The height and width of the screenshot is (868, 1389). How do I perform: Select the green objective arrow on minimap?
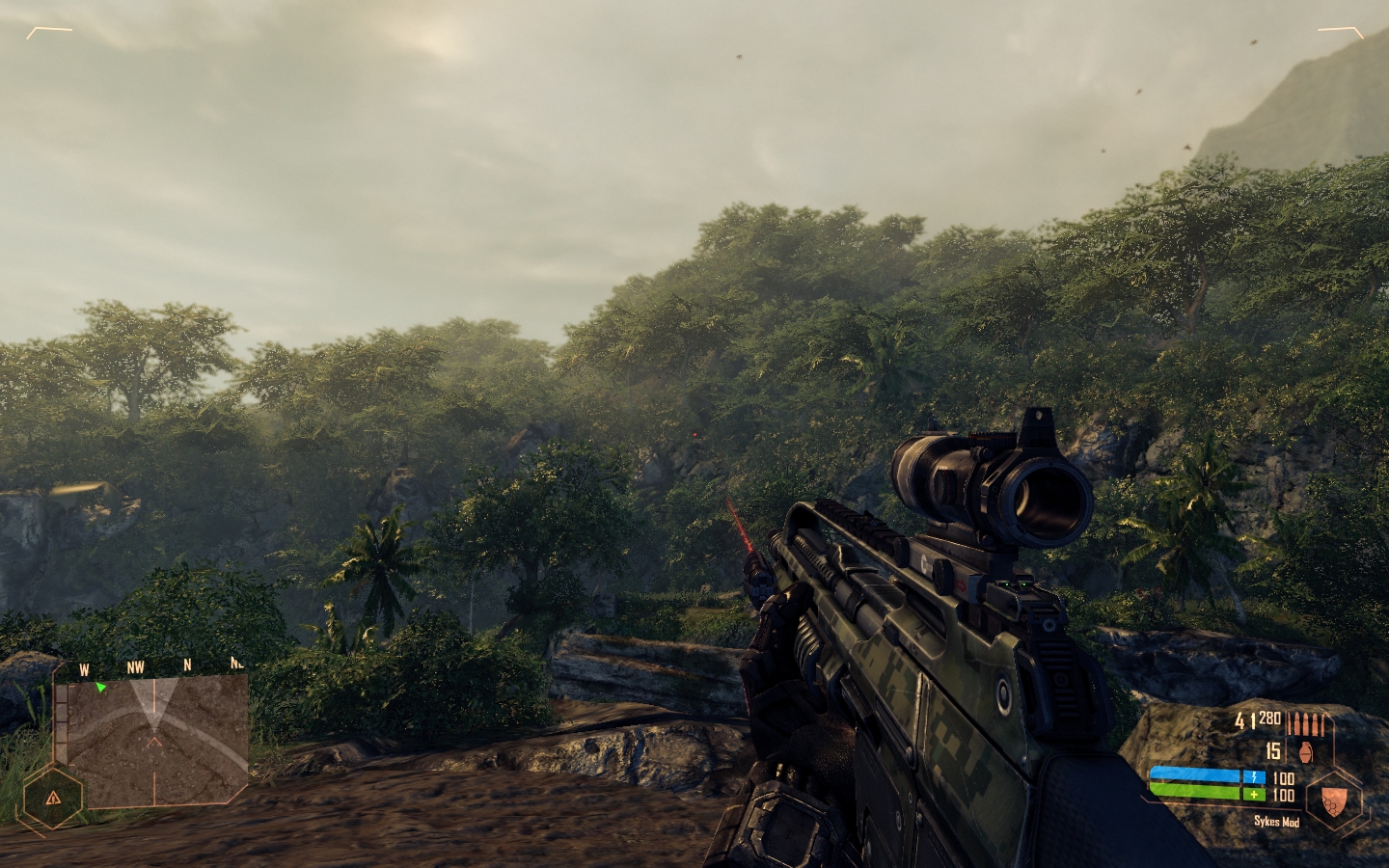(x=100, y=687)
